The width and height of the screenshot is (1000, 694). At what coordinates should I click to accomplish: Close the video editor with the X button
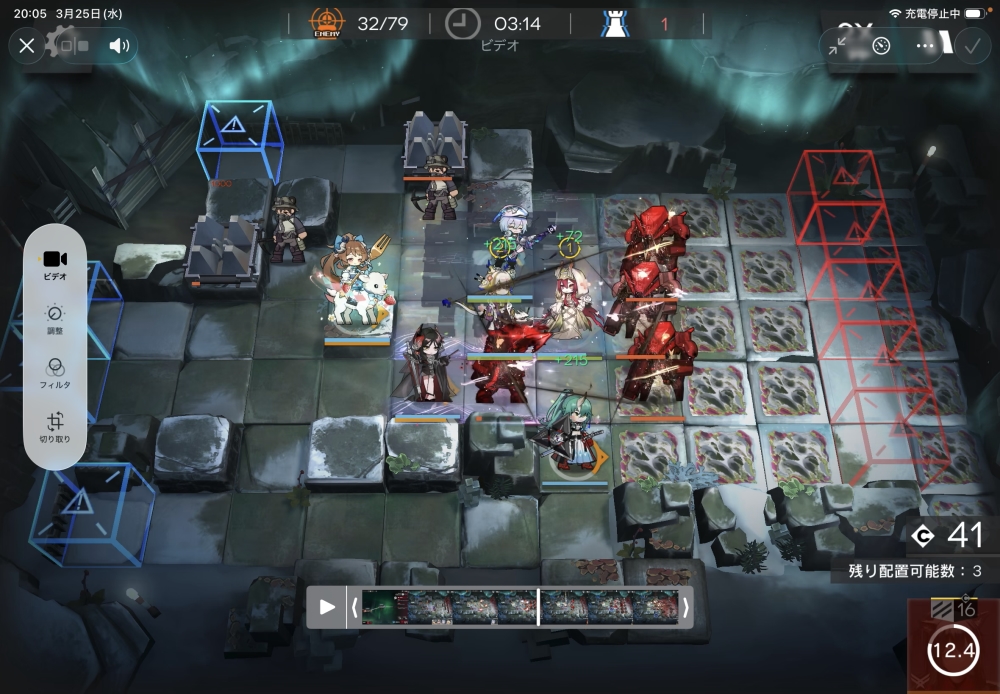27,45
